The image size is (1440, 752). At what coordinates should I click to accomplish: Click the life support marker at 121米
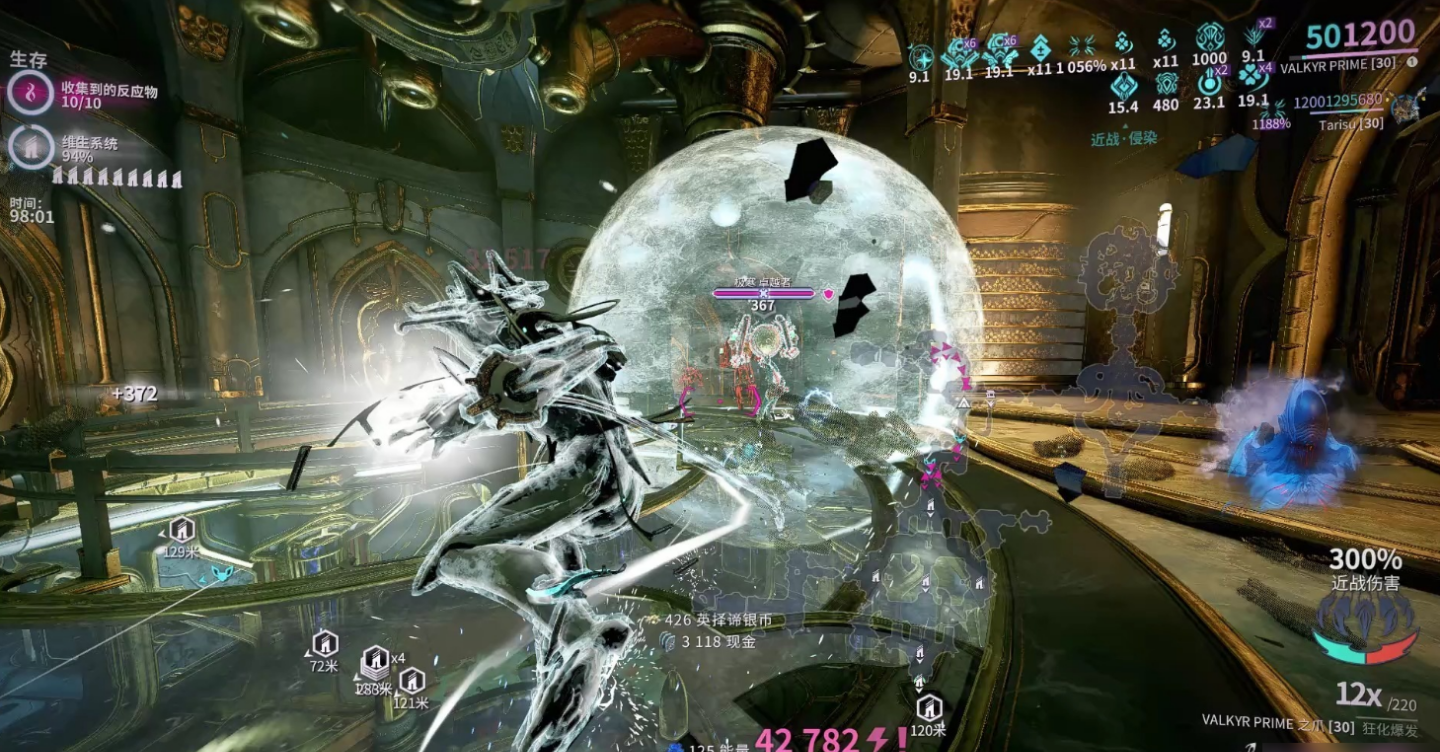[x=412, y=681]
